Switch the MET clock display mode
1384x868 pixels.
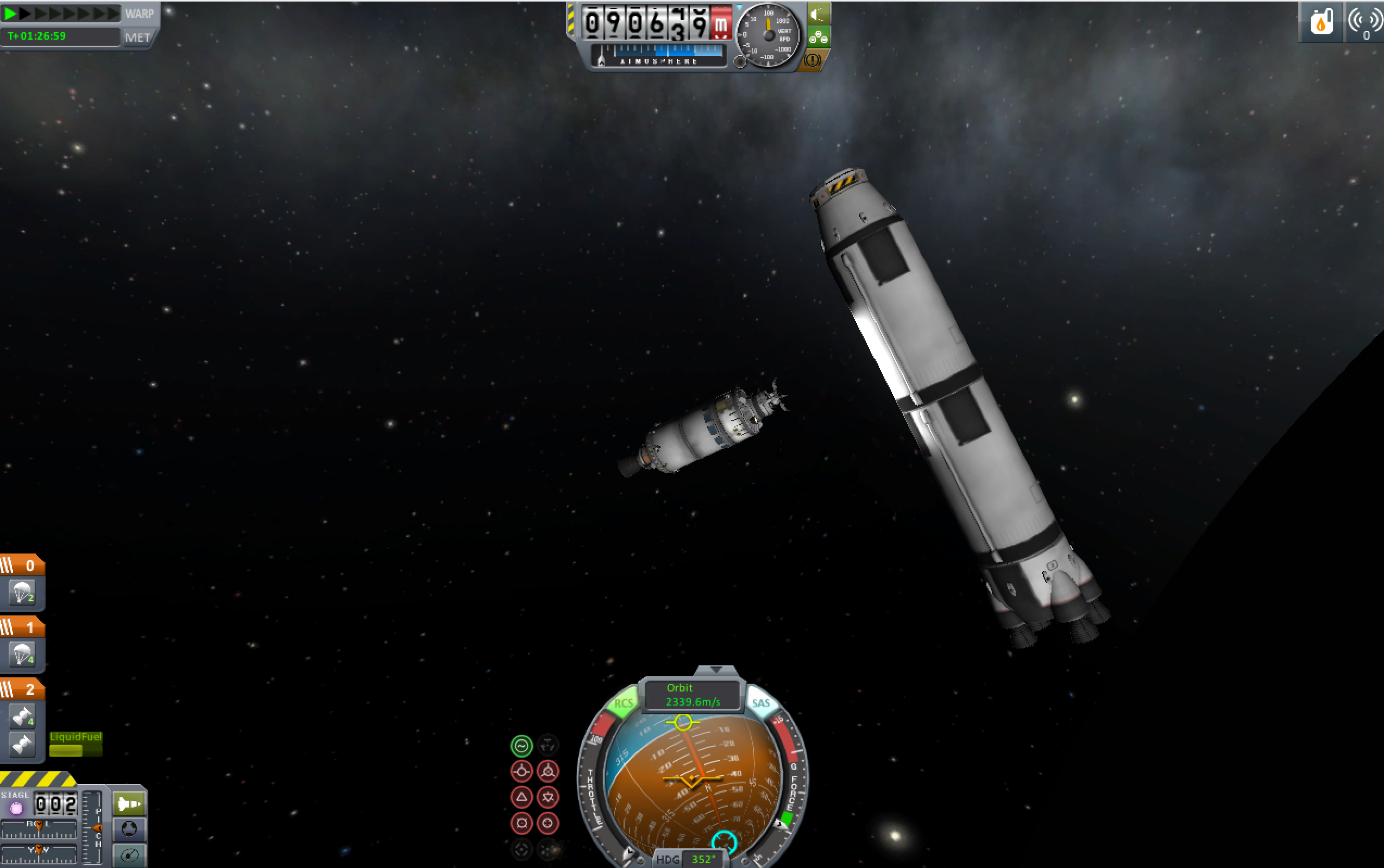[137, 37]
